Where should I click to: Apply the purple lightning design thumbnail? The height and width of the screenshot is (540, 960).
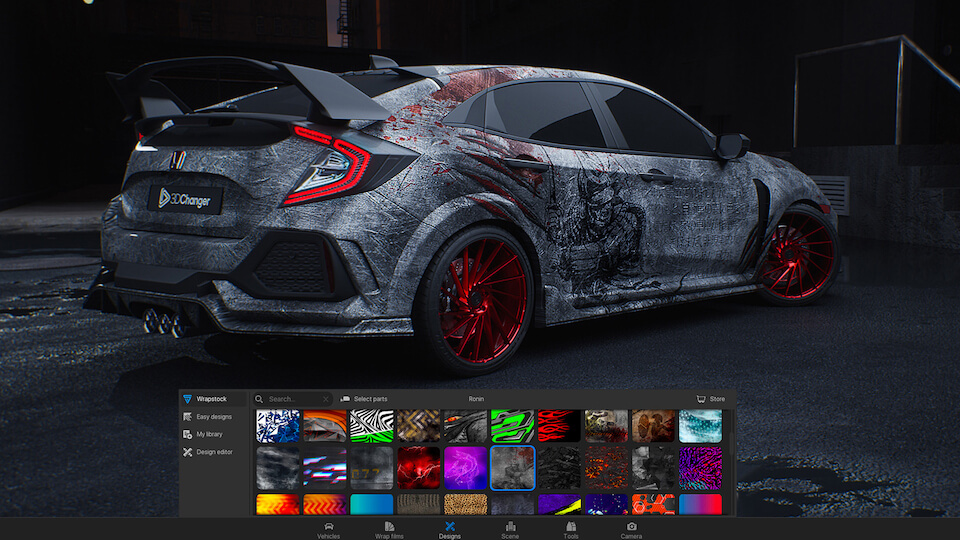point(465,467)
